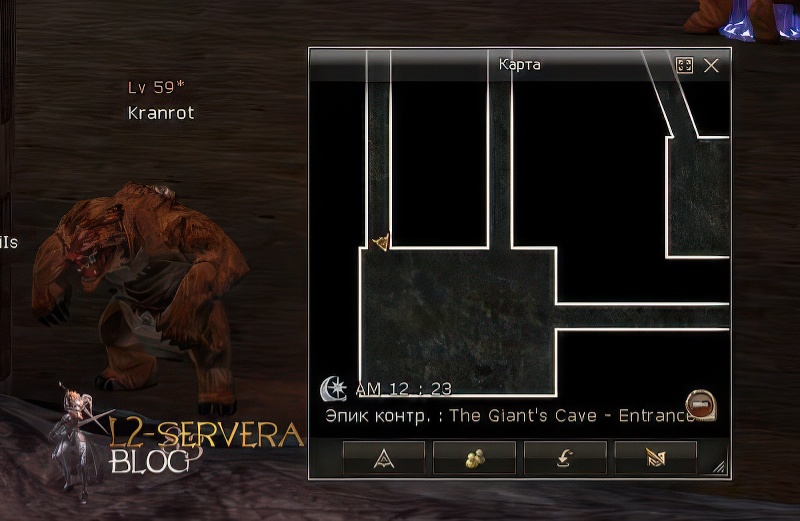This screenshot has height=521, width=800.
Task: Click the map window's resize corner grip
Action: [x=719, y=467]
